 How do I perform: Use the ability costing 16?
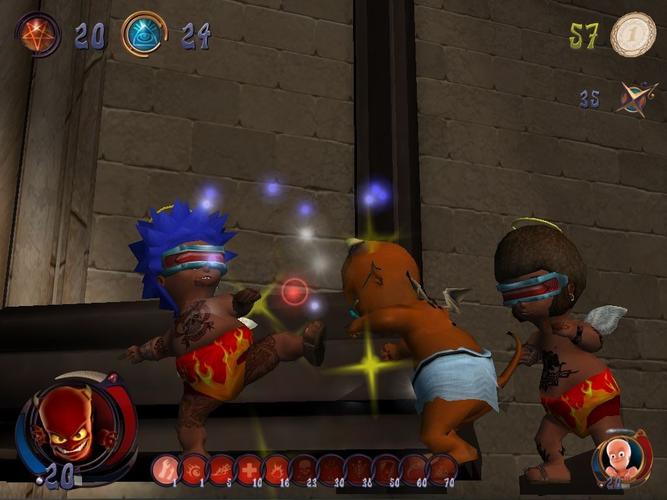tap(276, 468)
